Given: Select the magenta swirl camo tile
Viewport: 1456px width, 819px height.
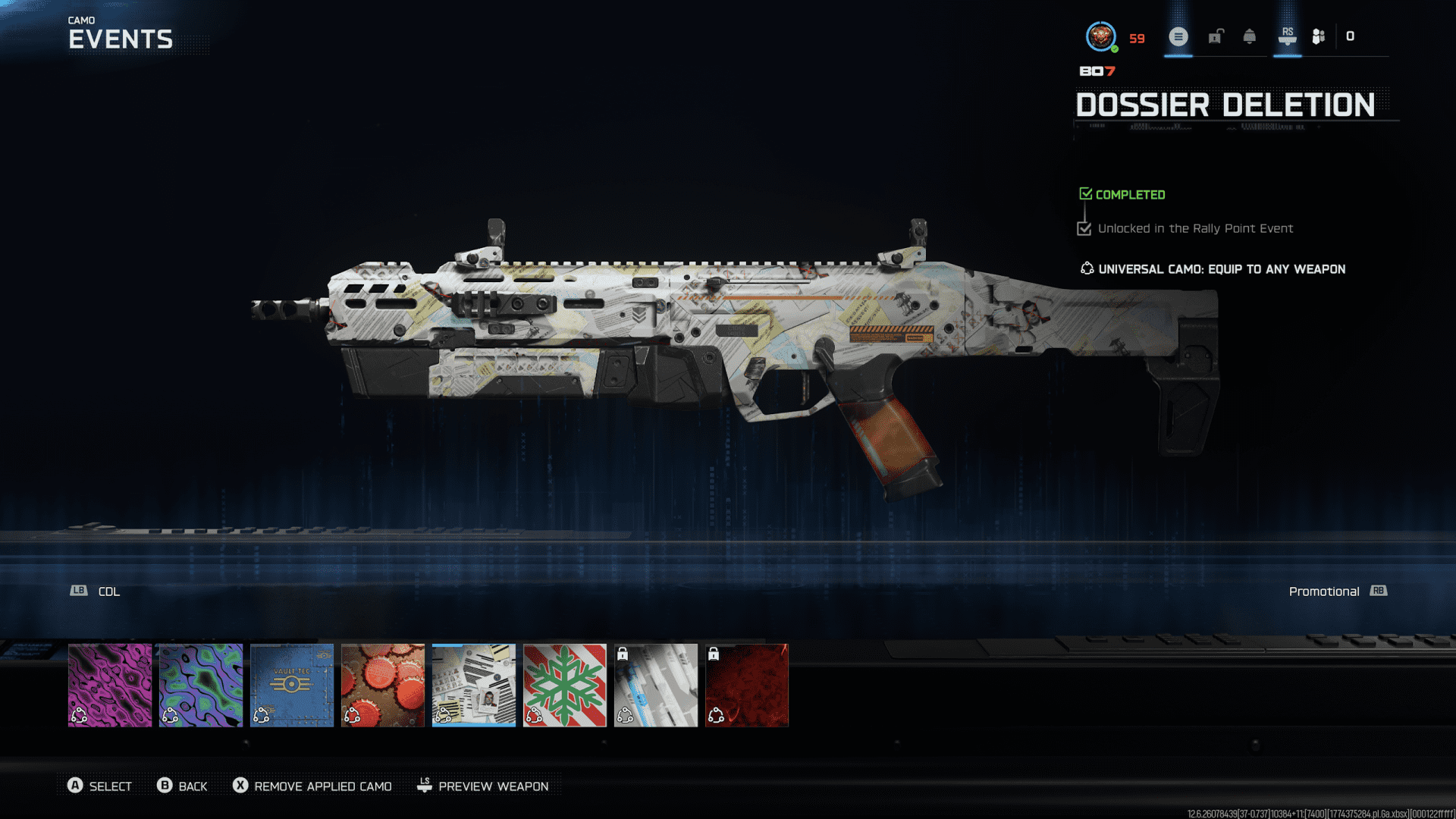Looking at the screenshot, I should tap(110, 686).
